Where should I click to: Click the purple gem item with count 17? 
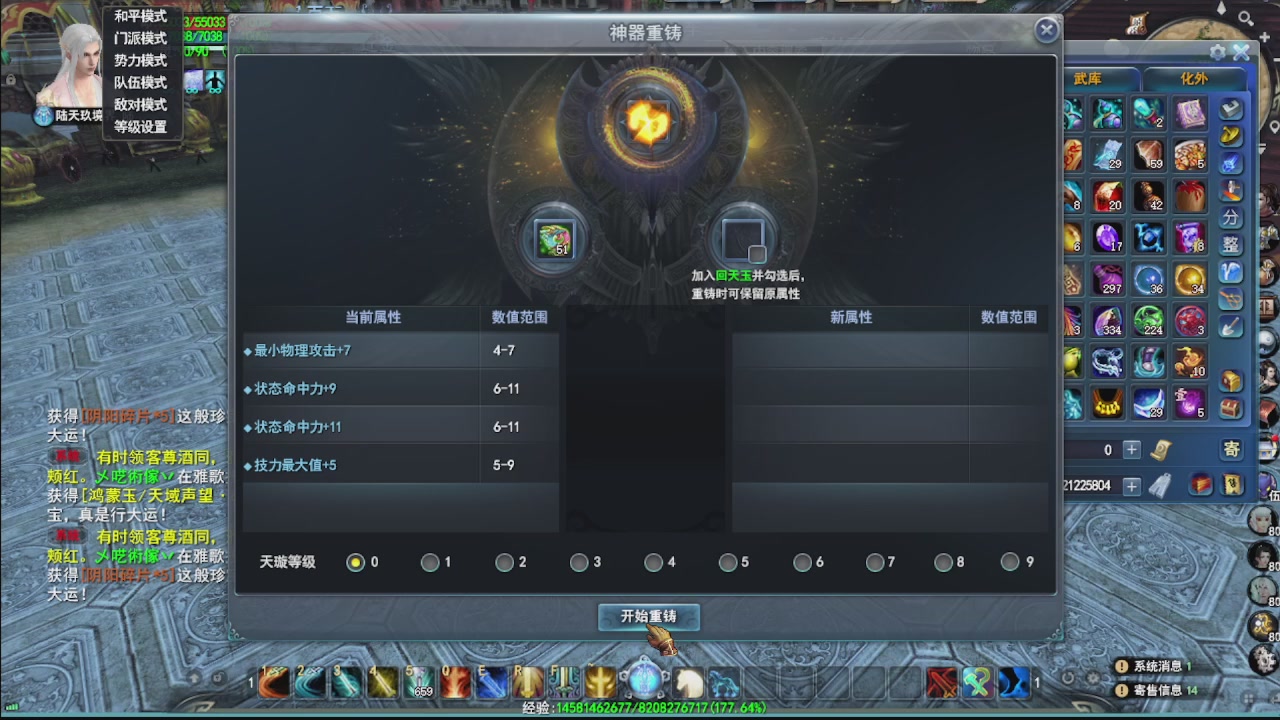tap(1109, 237)
